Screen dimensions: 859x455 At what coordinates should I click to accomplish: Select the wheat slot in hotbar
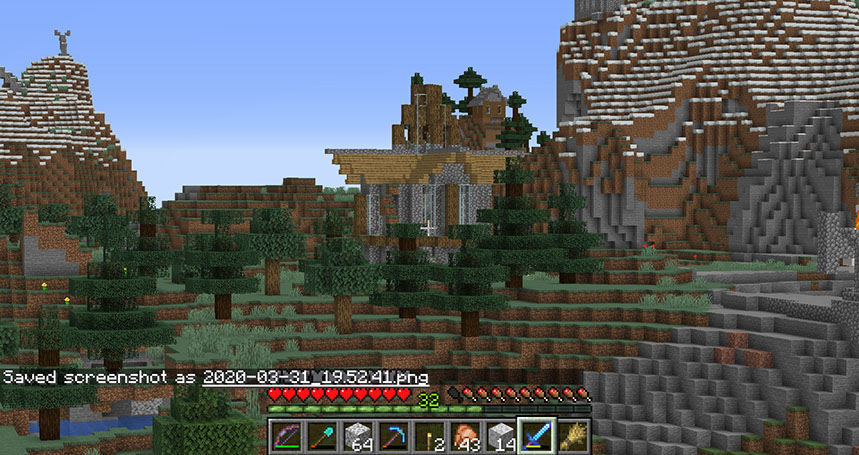pyautogui.click(x=574, y=436)
